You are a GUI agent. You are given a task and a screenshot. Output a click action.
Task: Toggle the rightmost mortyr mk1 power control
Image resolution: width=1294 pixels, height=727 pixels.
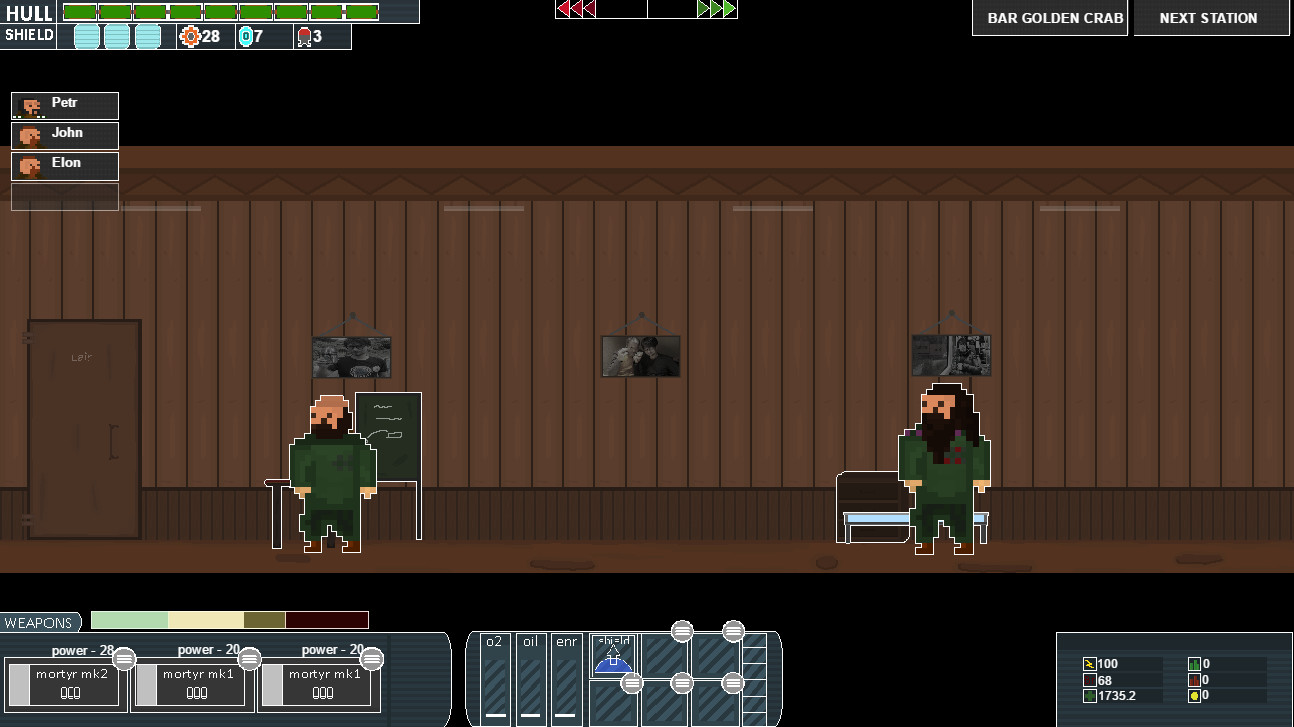(x=371, y=659)
